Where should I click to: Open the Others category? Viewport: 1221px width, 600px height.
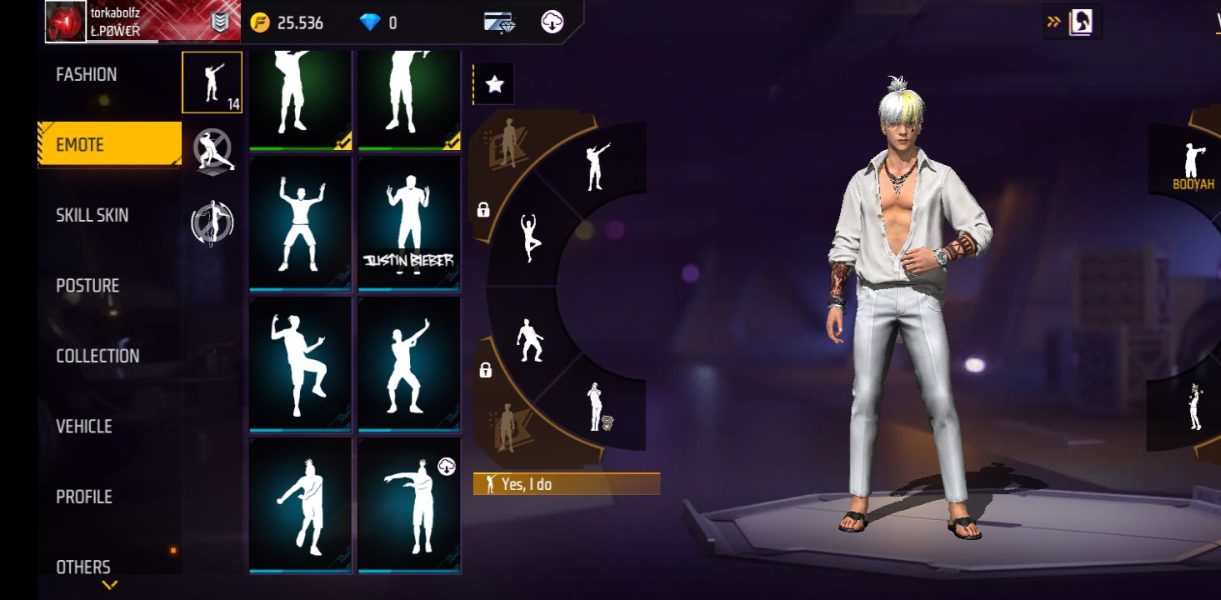coord(83,566)
